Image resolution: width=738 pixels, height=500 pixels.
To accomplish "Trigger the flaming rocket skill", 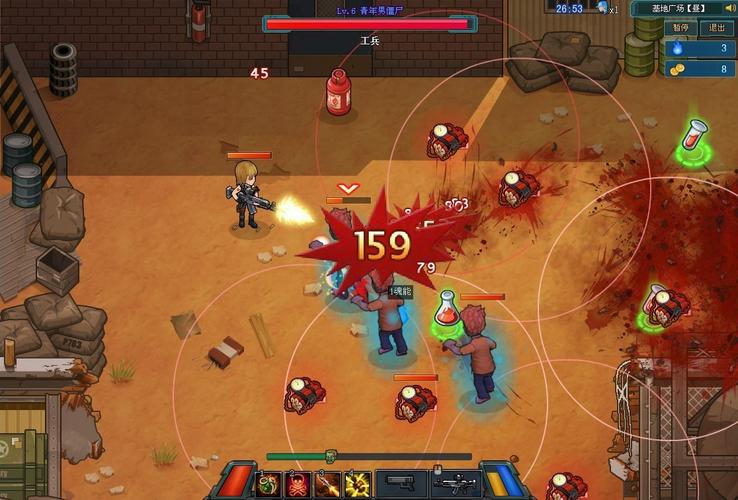I will tap(328, 485).
